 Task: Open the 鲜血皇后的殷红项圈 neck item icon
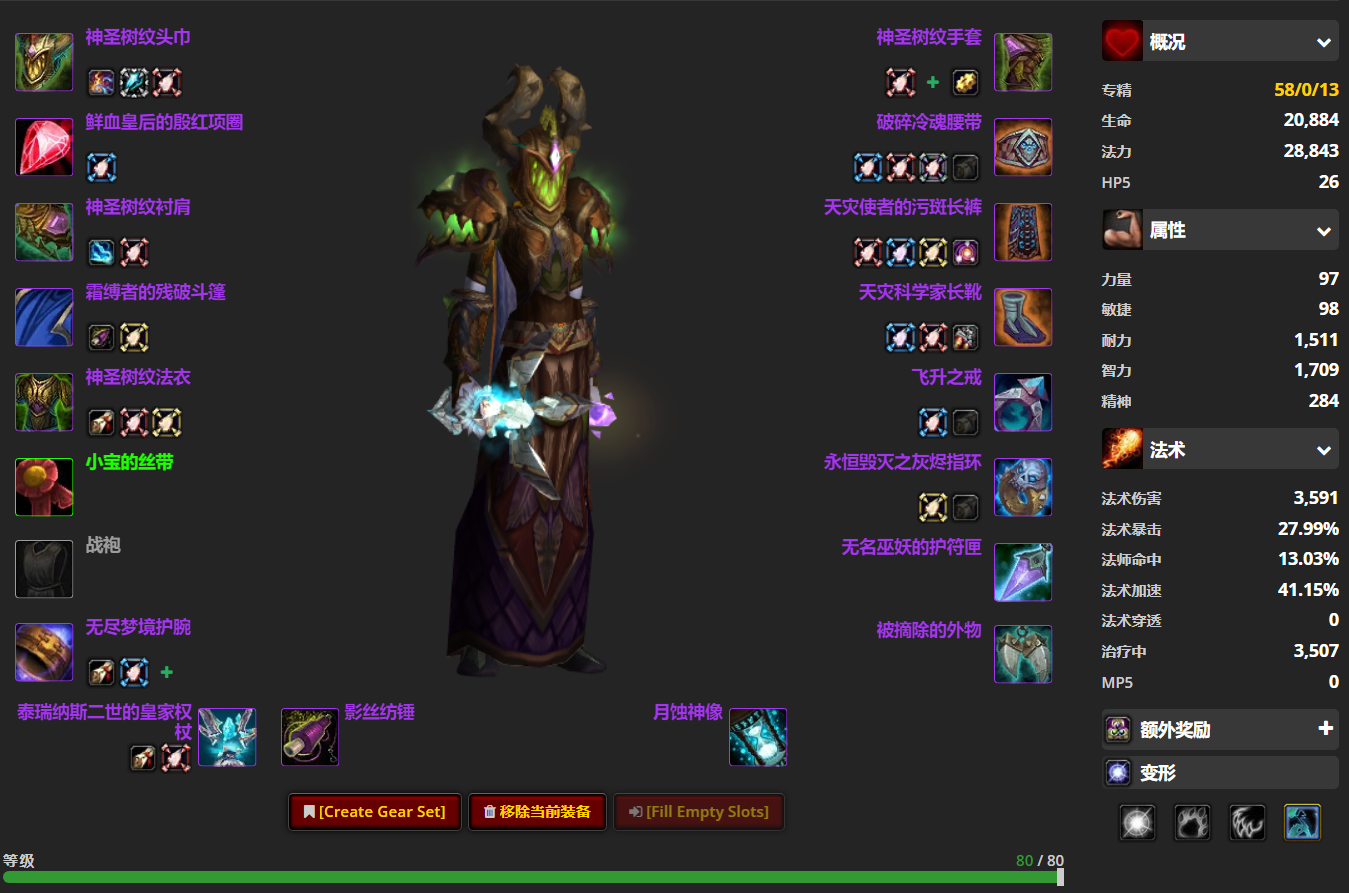44,147
